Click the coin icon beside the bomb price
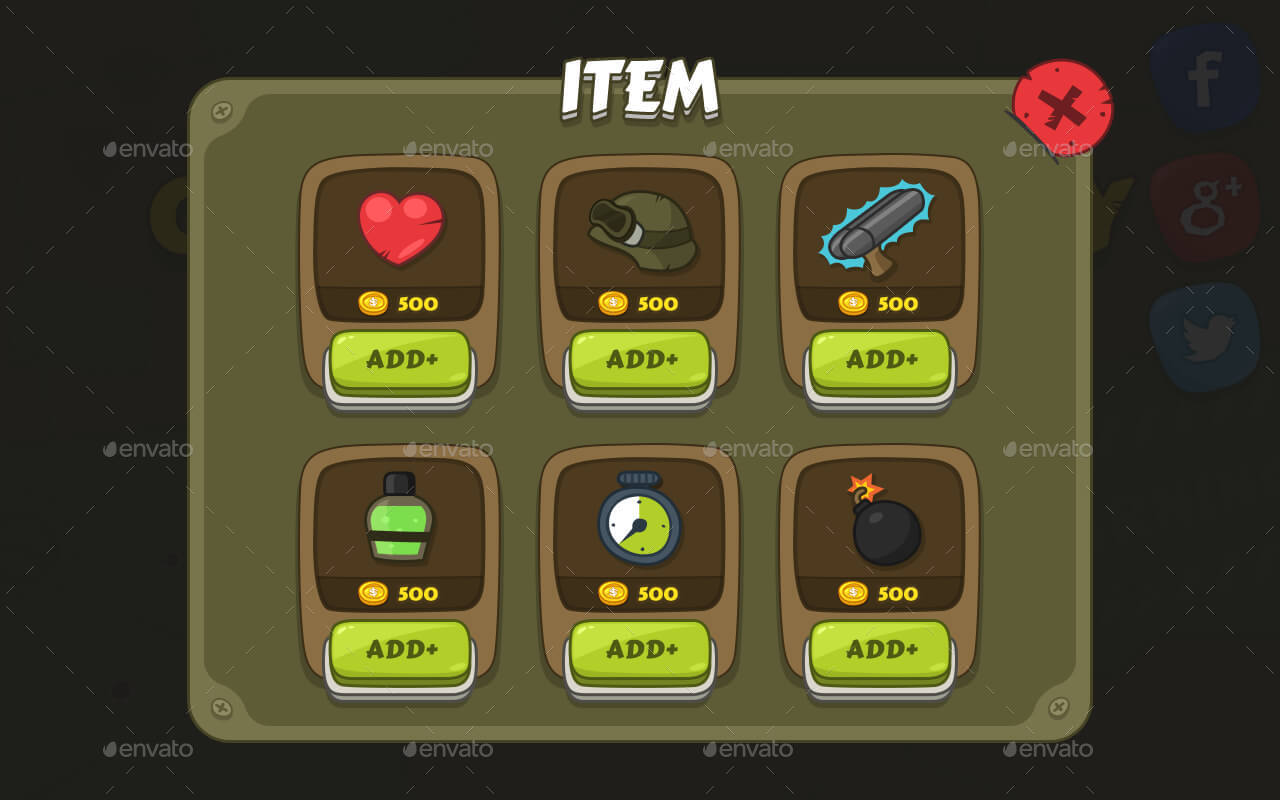Viewport: 1280px width, 800px height. click(855, 593)
